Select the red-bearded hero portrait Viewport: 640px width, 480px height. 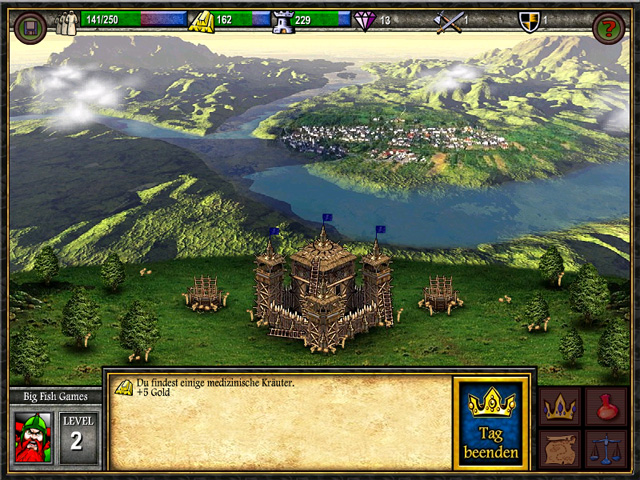(33, 437)
